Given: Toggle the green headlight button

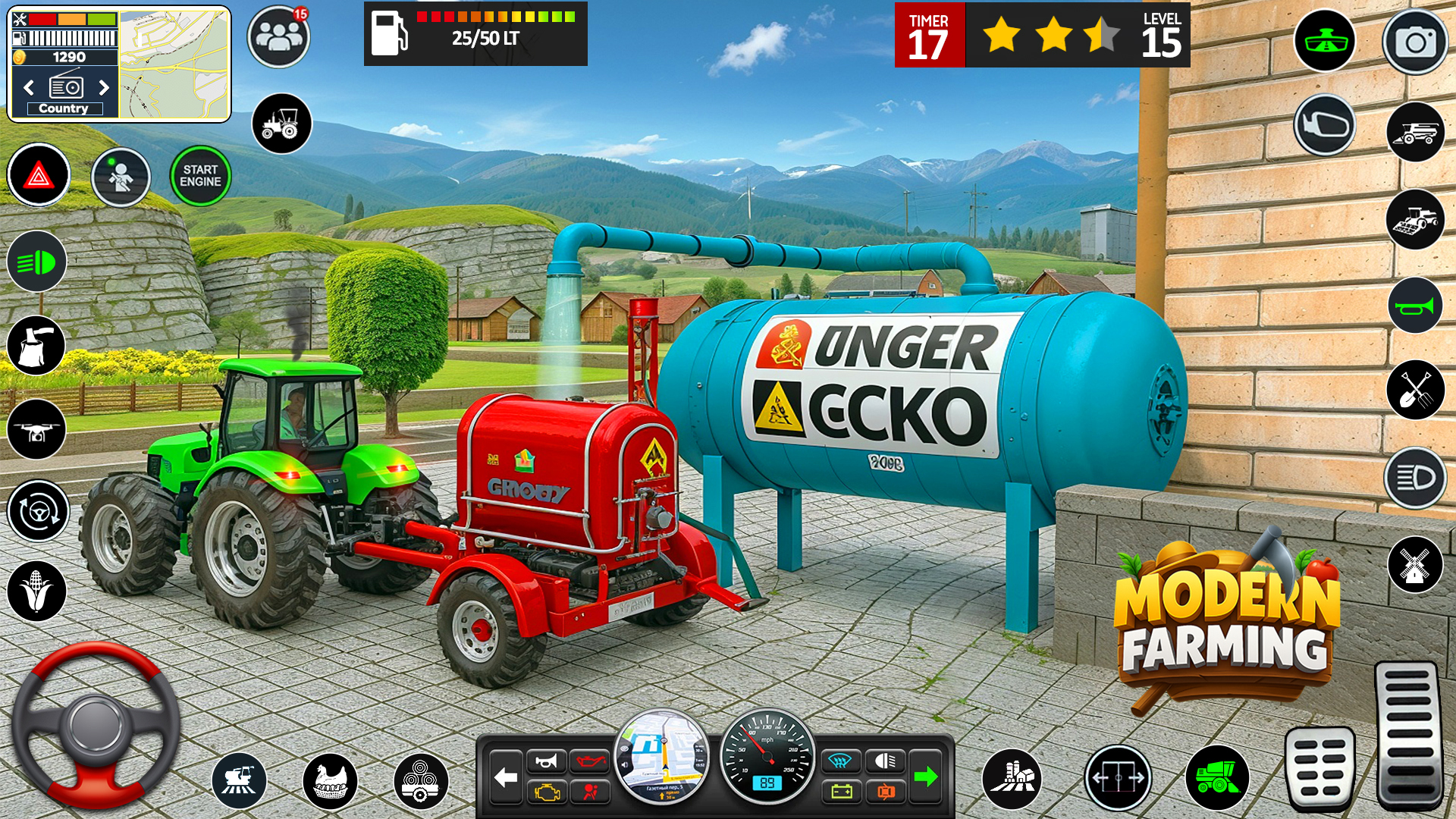Looking at the screenshot, I should point(36,262).
